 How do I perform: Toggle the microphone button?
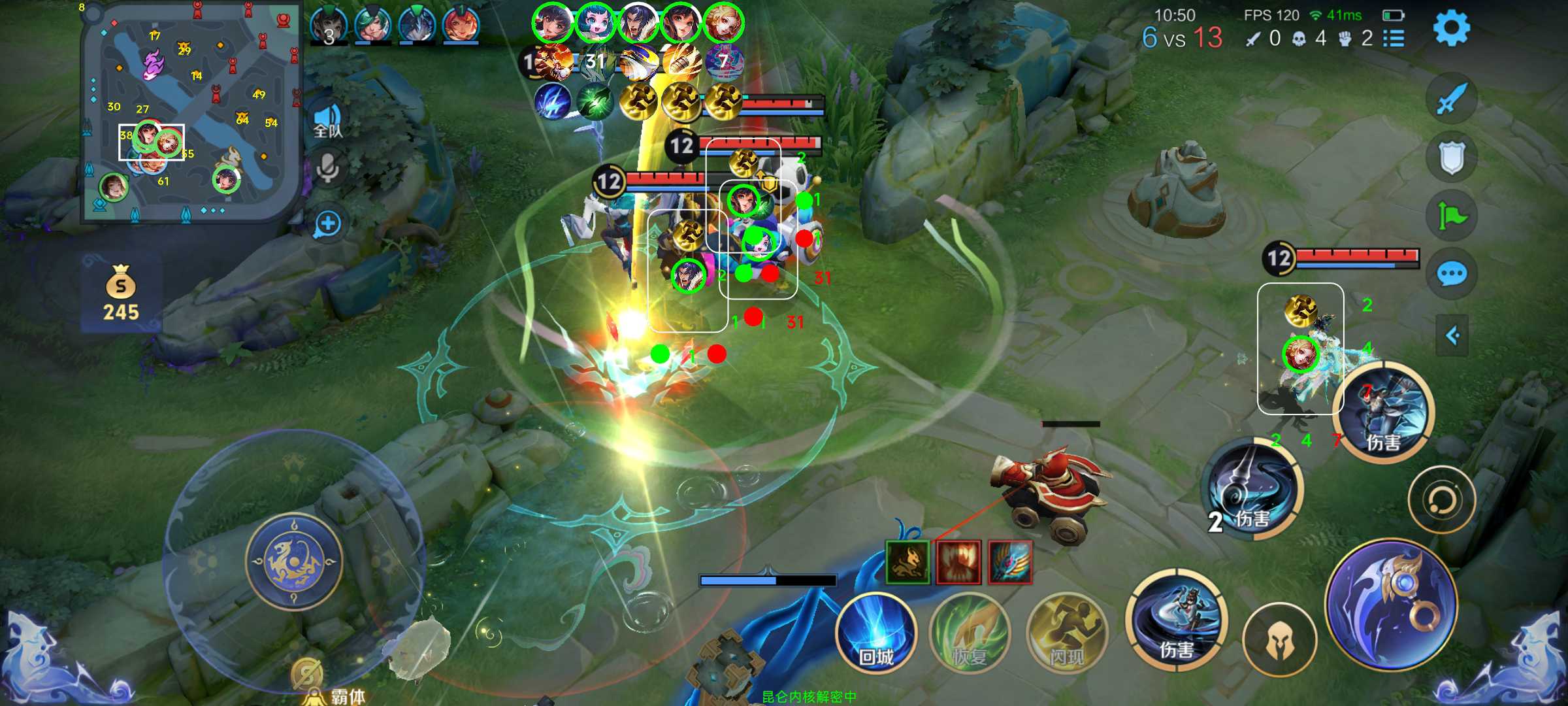[x=327, y=169]
